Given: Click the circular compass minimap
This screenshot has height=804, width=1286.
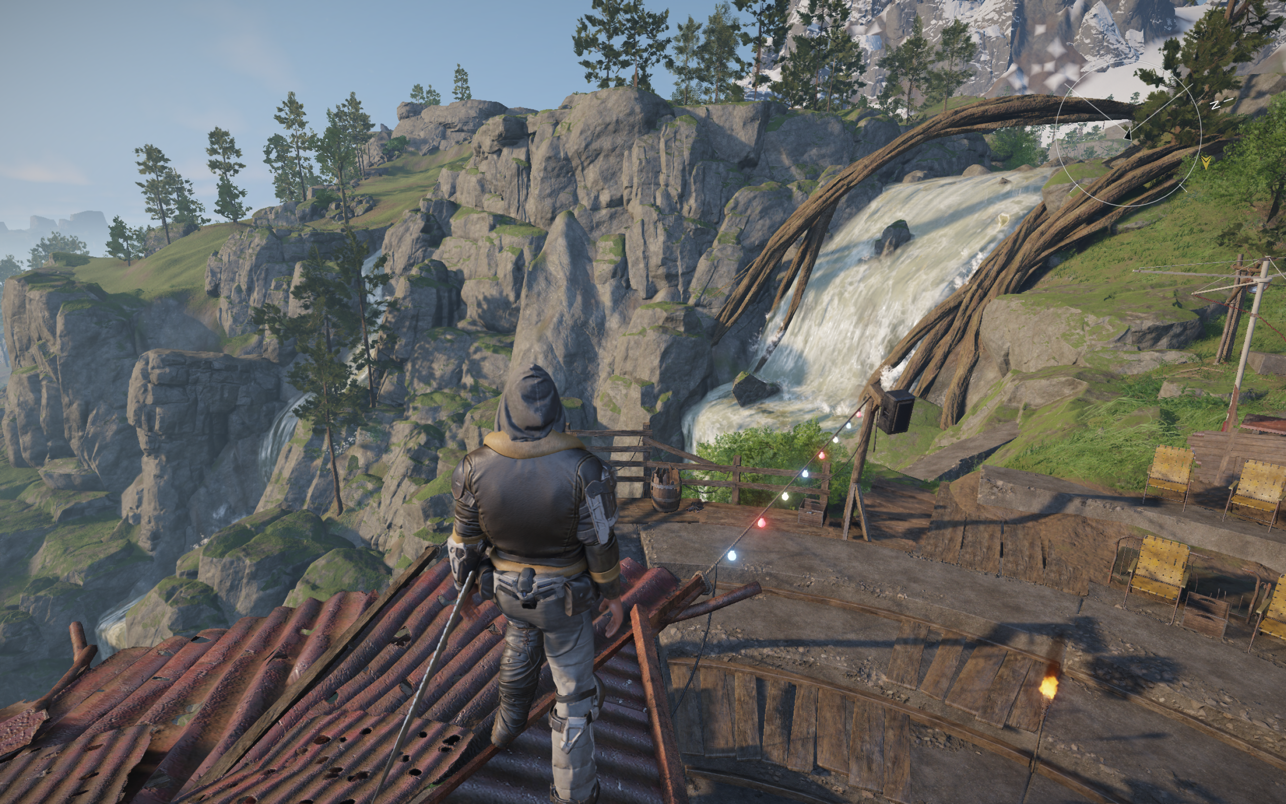Looking at the screenshot, I should coord(1129,133).
